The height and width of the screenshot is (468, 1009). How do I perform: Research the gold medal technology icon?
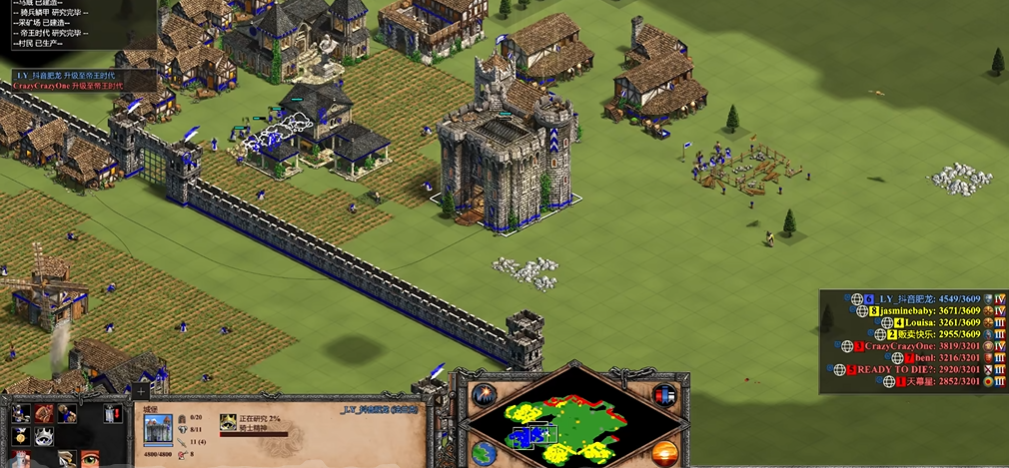[x=20, y=436]
